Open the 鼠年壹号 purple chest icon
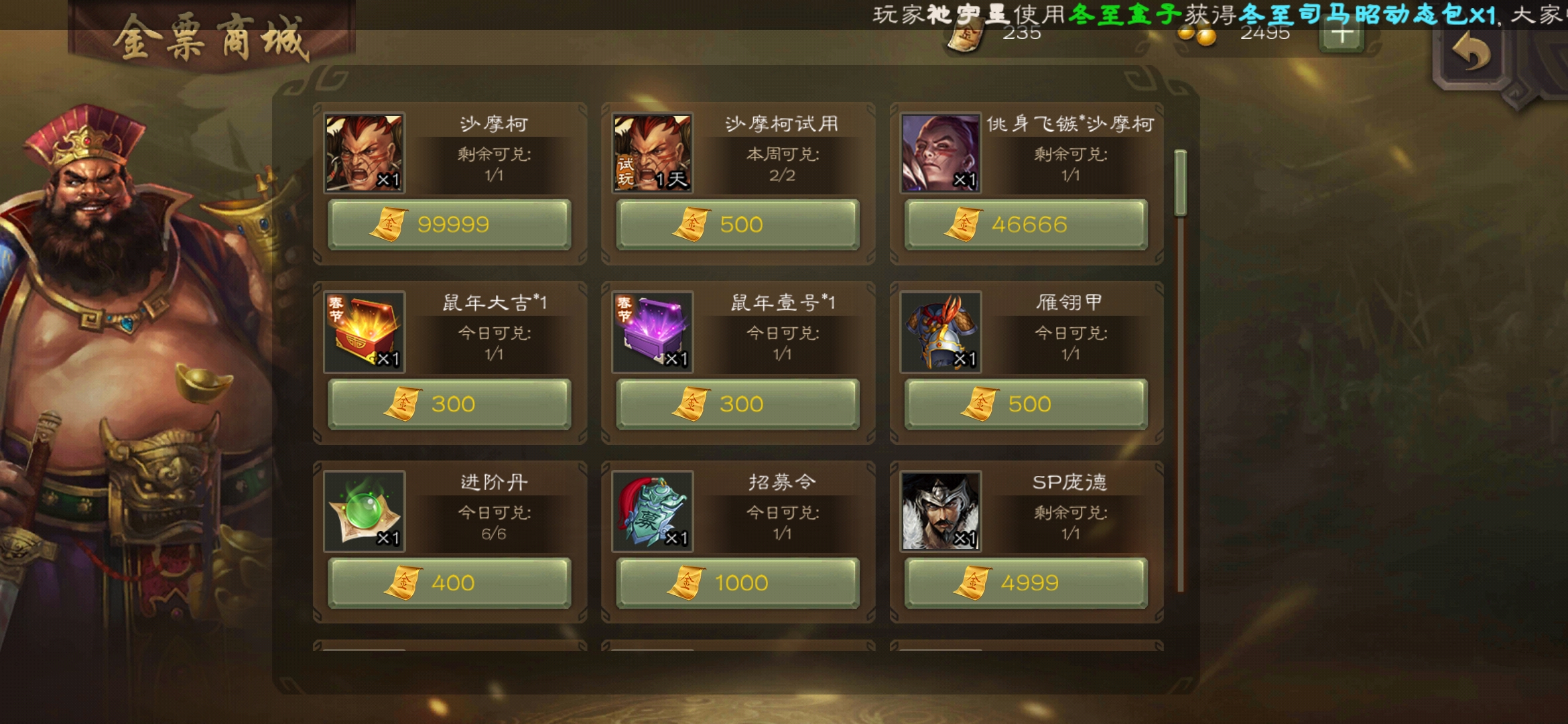The image size is (1568, 724). [651, 333]
